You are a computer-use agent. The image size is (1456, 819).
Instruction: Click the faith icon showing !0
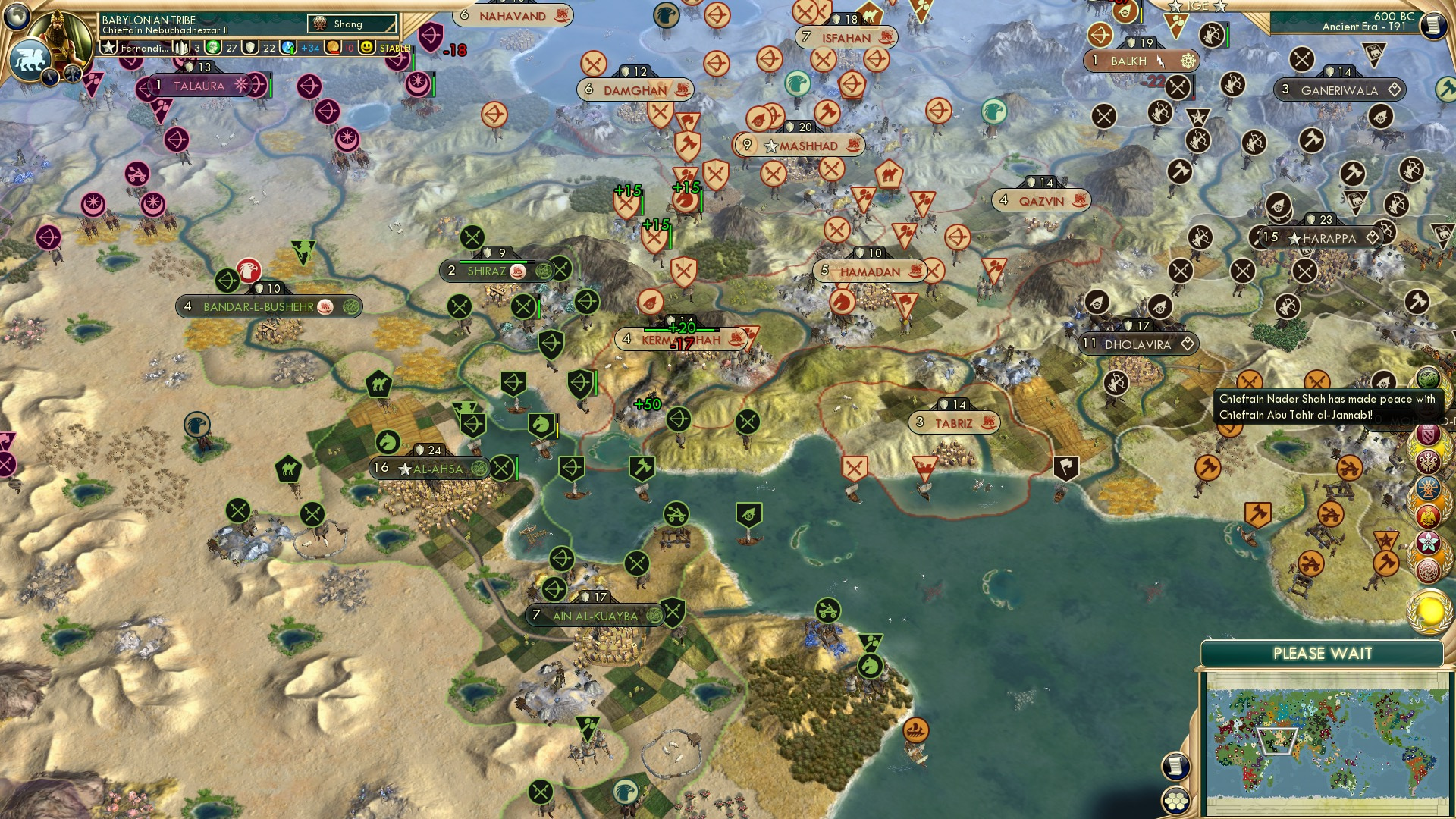(334, 48)
